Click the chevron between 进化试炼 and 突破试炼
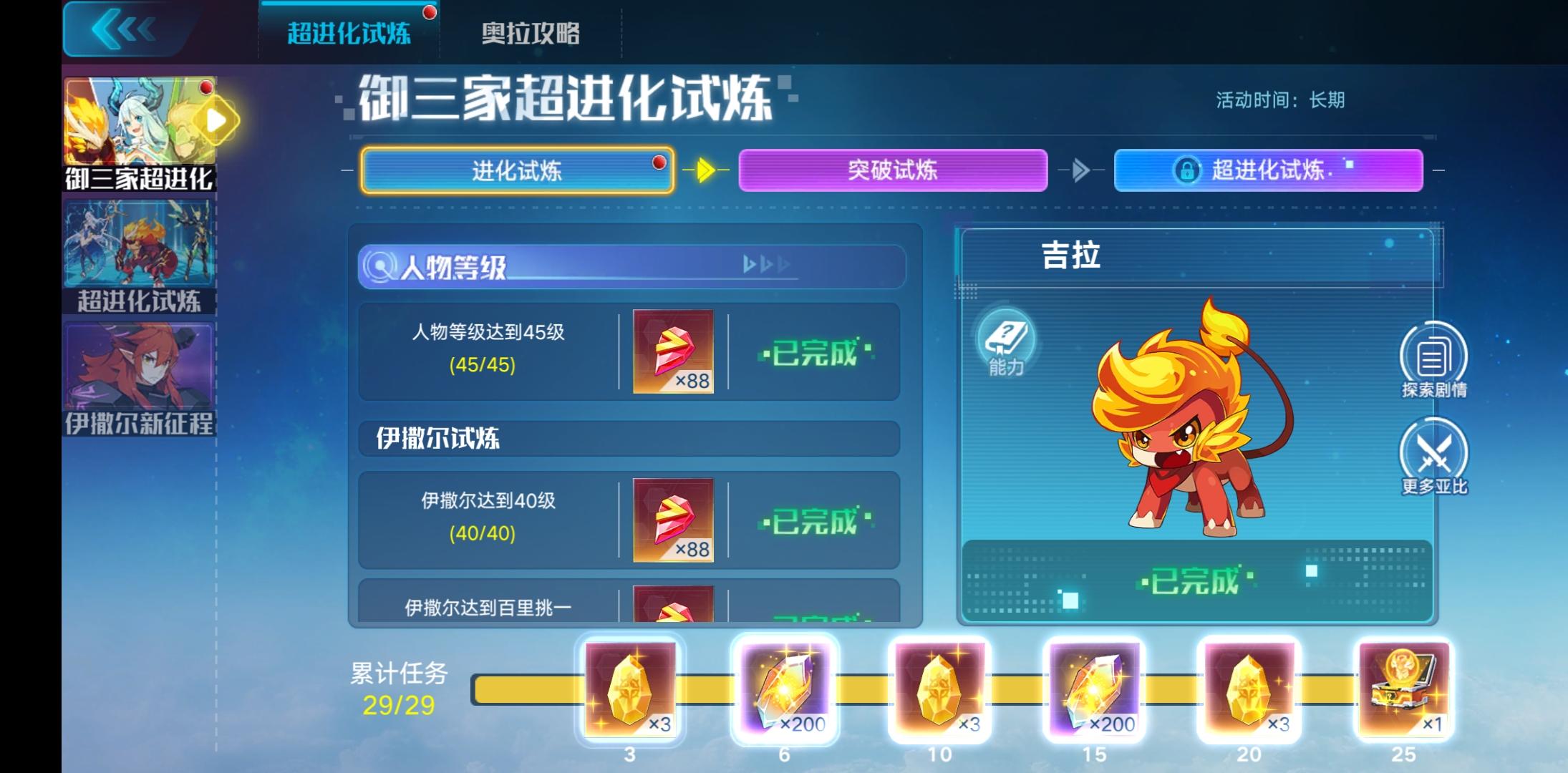Viewport: 1568px width, 773px height. (x=705, y=170)
